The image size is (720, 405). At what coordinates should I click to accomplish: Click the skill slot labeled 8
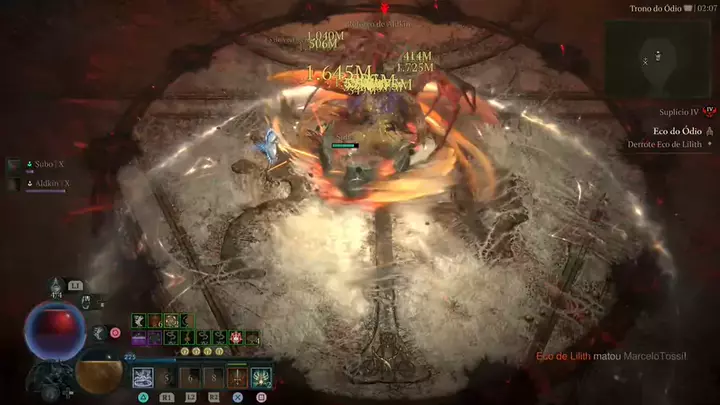point(214,378)
